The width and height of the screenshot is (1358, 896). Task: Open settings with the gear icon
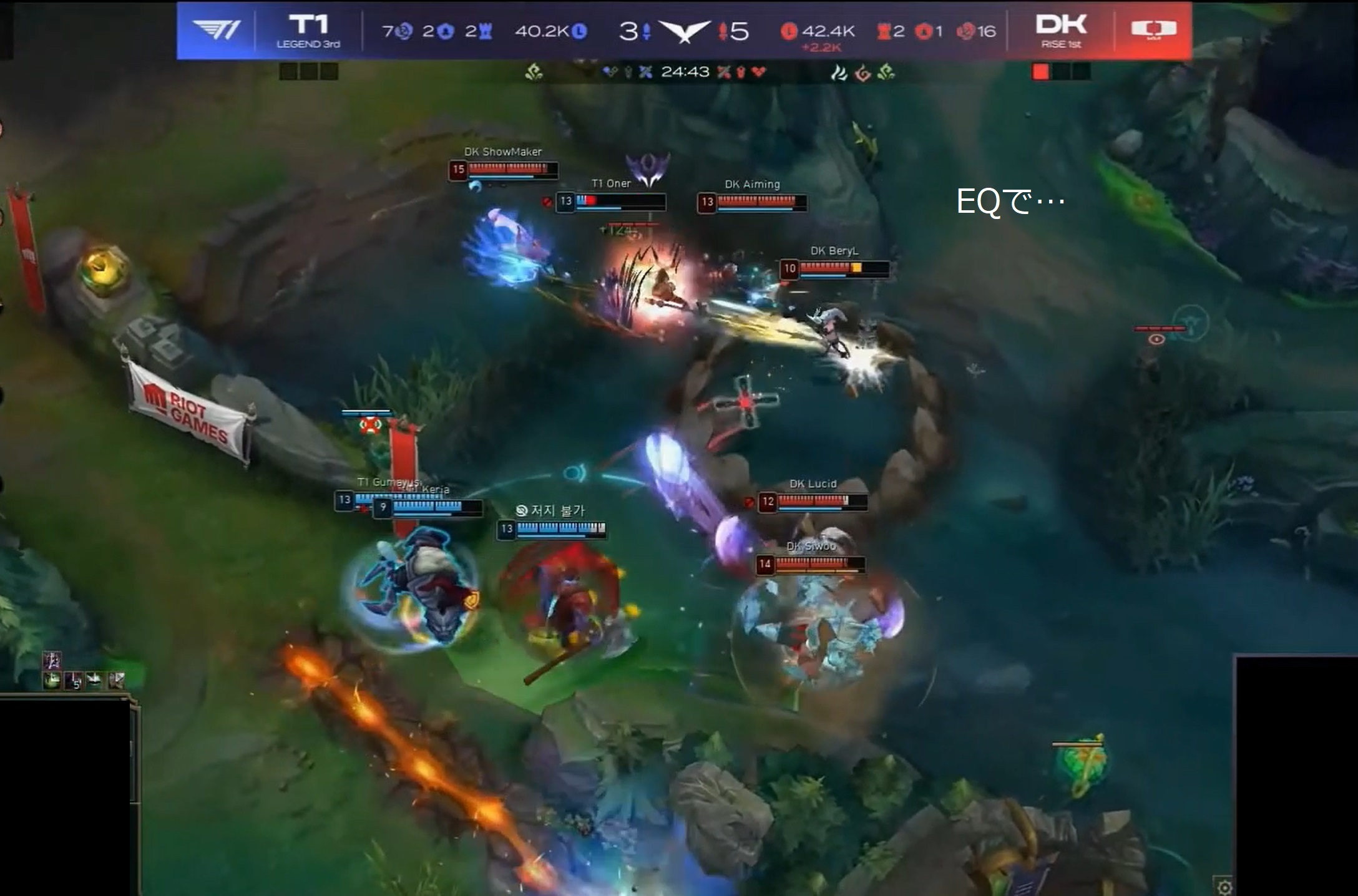tap(1224, 887)
